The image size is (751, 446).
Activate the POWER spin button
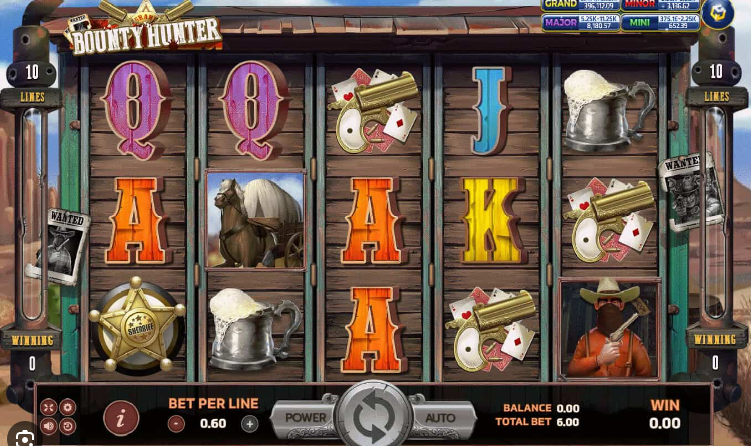click(306, 417)
